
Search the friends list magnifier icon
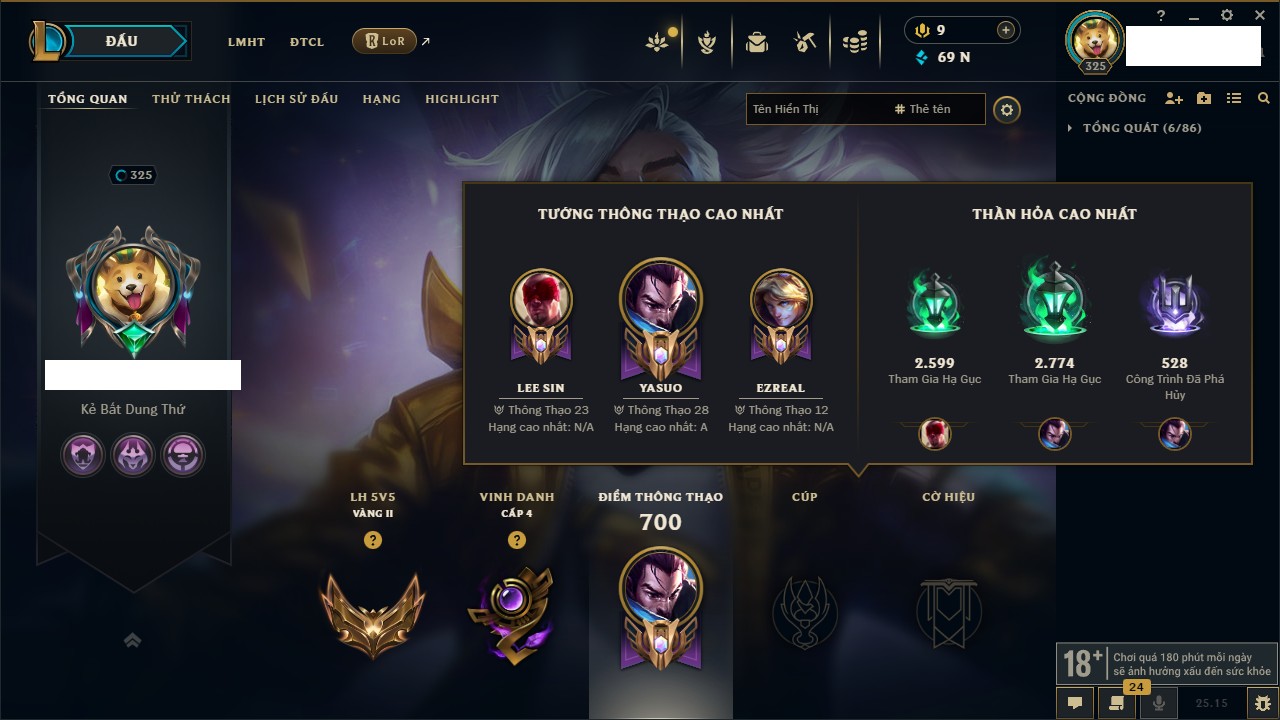pos(1264,98)
